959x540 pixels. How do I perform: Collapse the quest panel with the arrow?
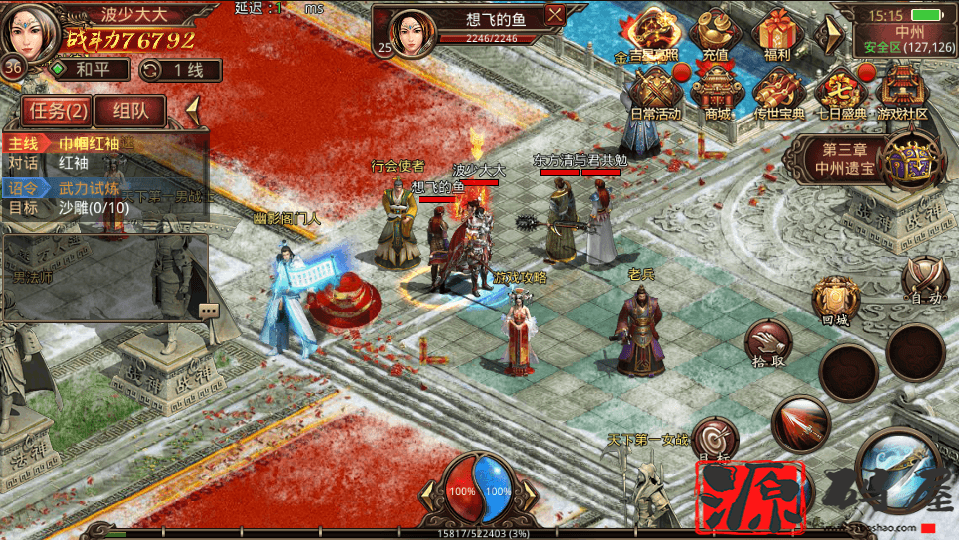pyautogui.click(x=193, y=108)
